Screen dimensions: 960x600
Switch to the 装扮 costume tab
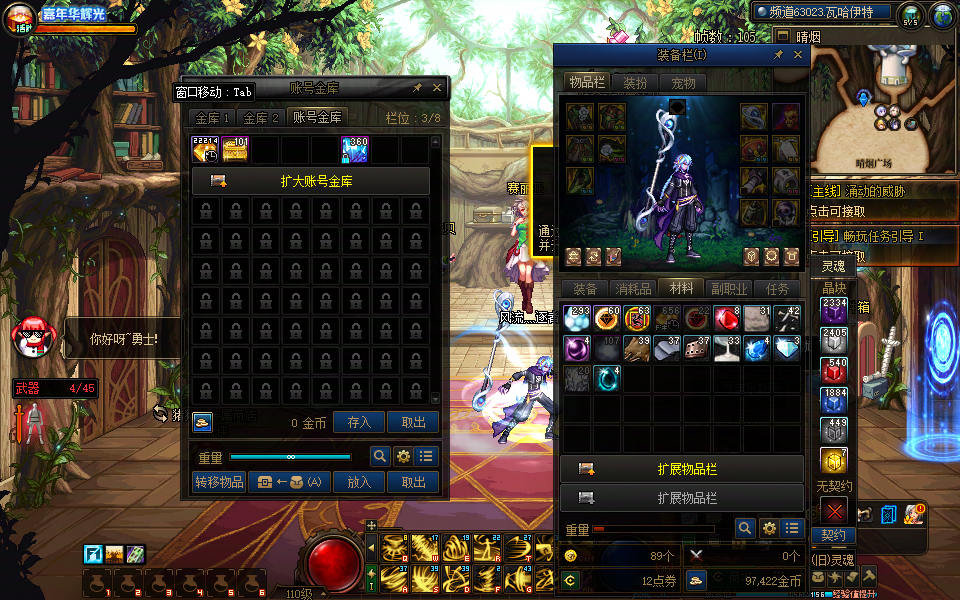pos(635,83)
